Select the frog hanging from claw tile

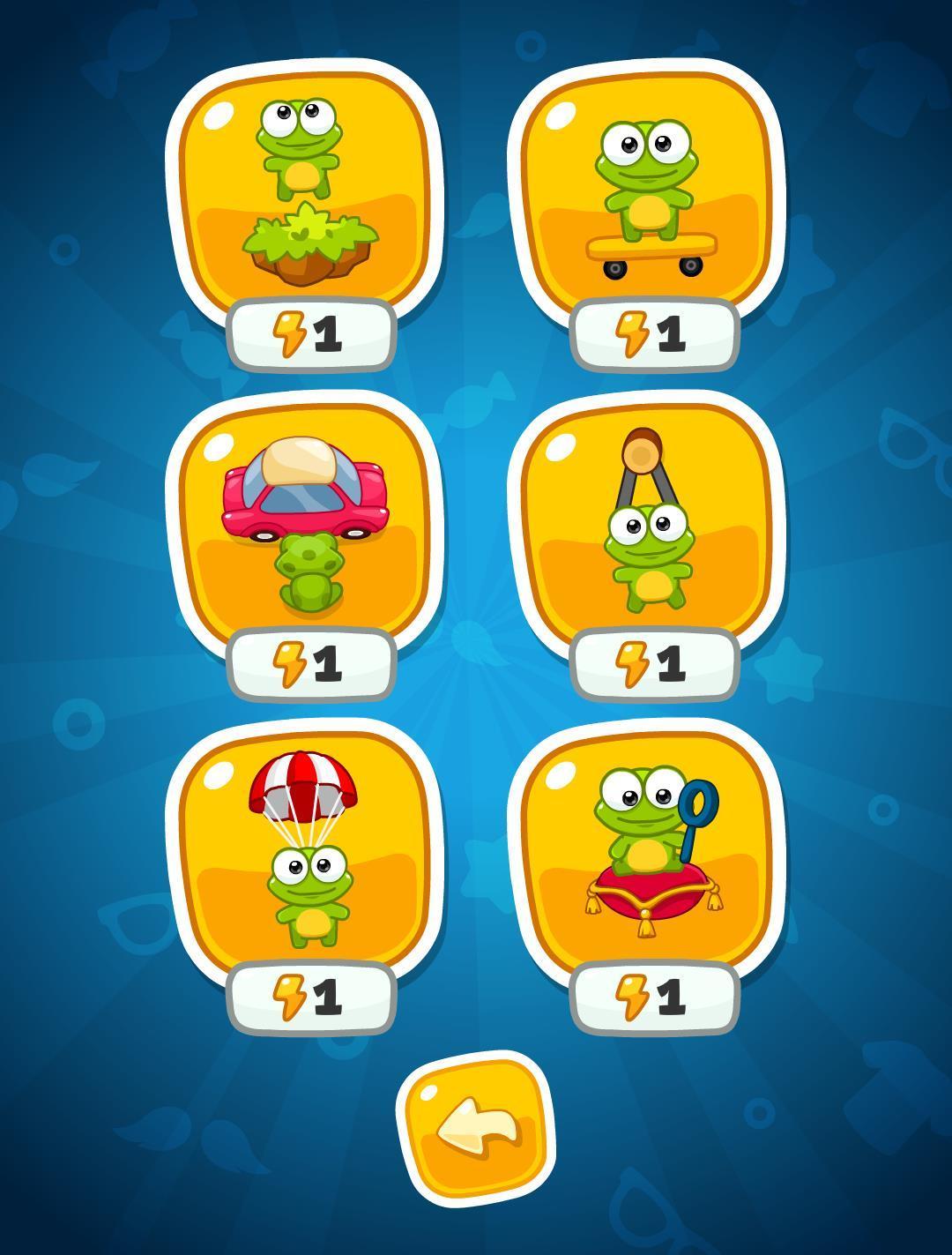647,522
